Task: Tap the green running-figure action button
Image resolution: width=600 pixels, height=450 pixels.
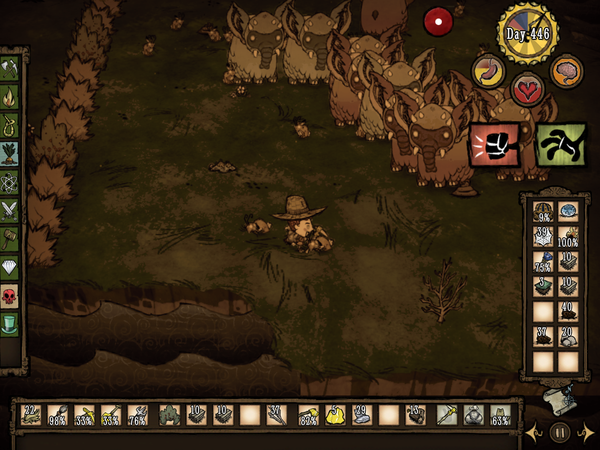Action: (x=560, y=145)
